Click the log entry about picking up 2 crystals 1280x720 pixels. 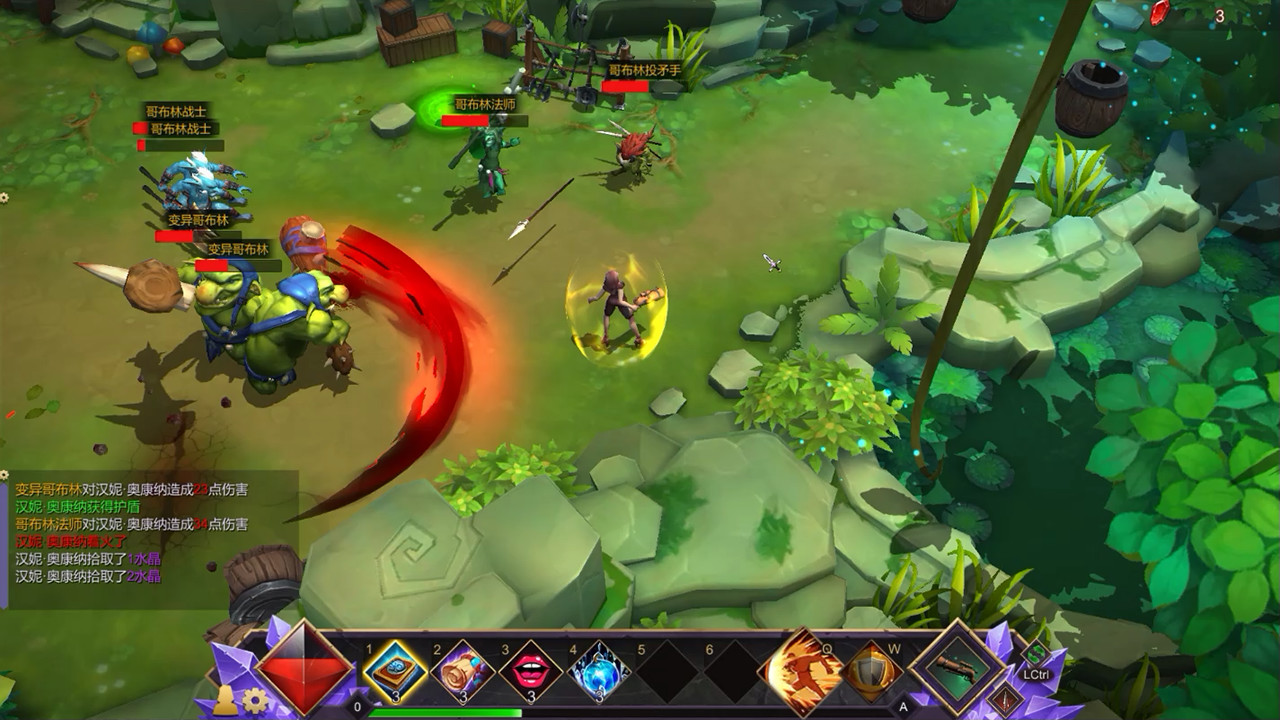pyautogui.click(x=90, y=577)
